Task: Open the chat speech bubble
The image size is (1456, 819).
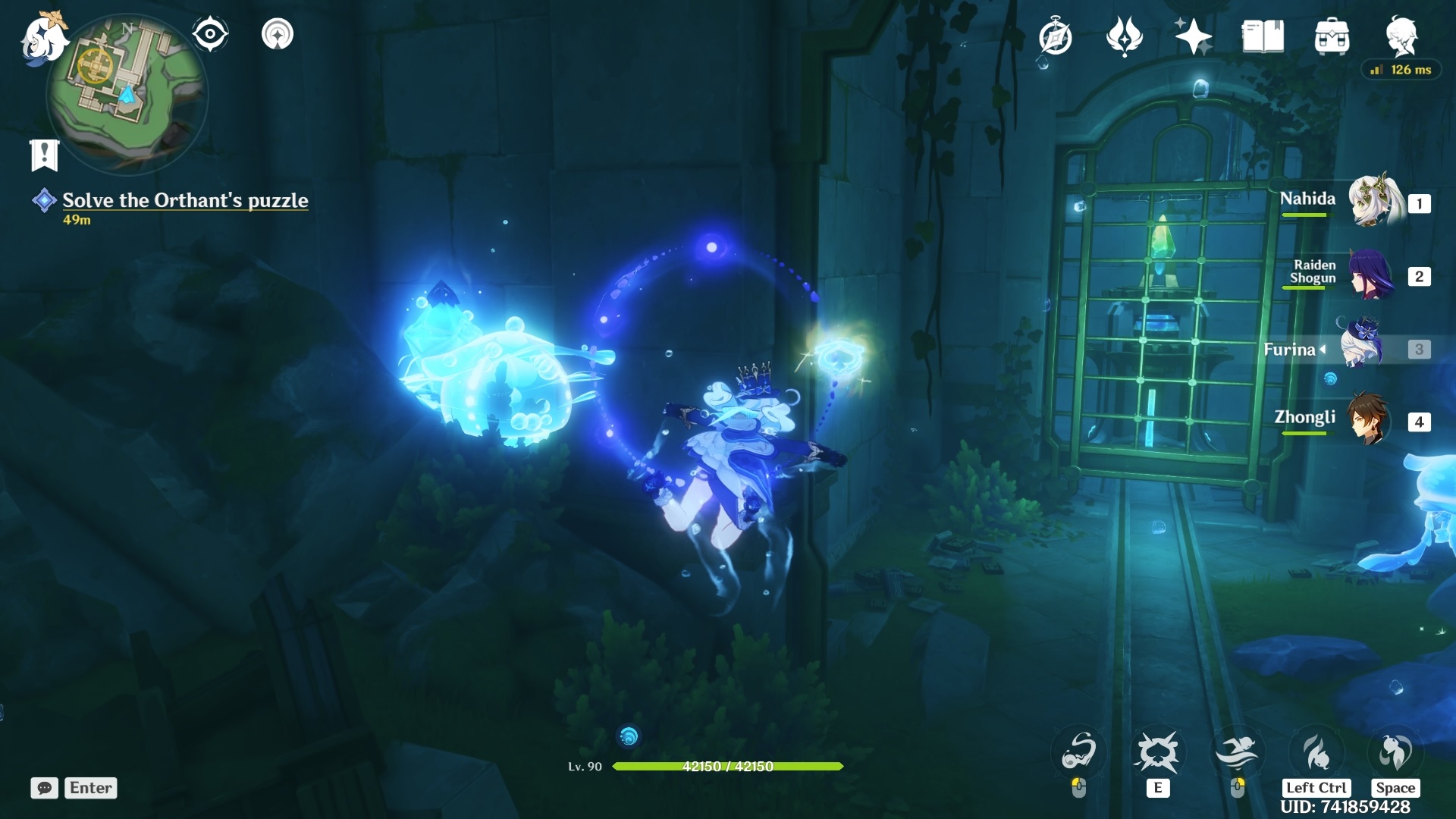Action: point(45,788)
